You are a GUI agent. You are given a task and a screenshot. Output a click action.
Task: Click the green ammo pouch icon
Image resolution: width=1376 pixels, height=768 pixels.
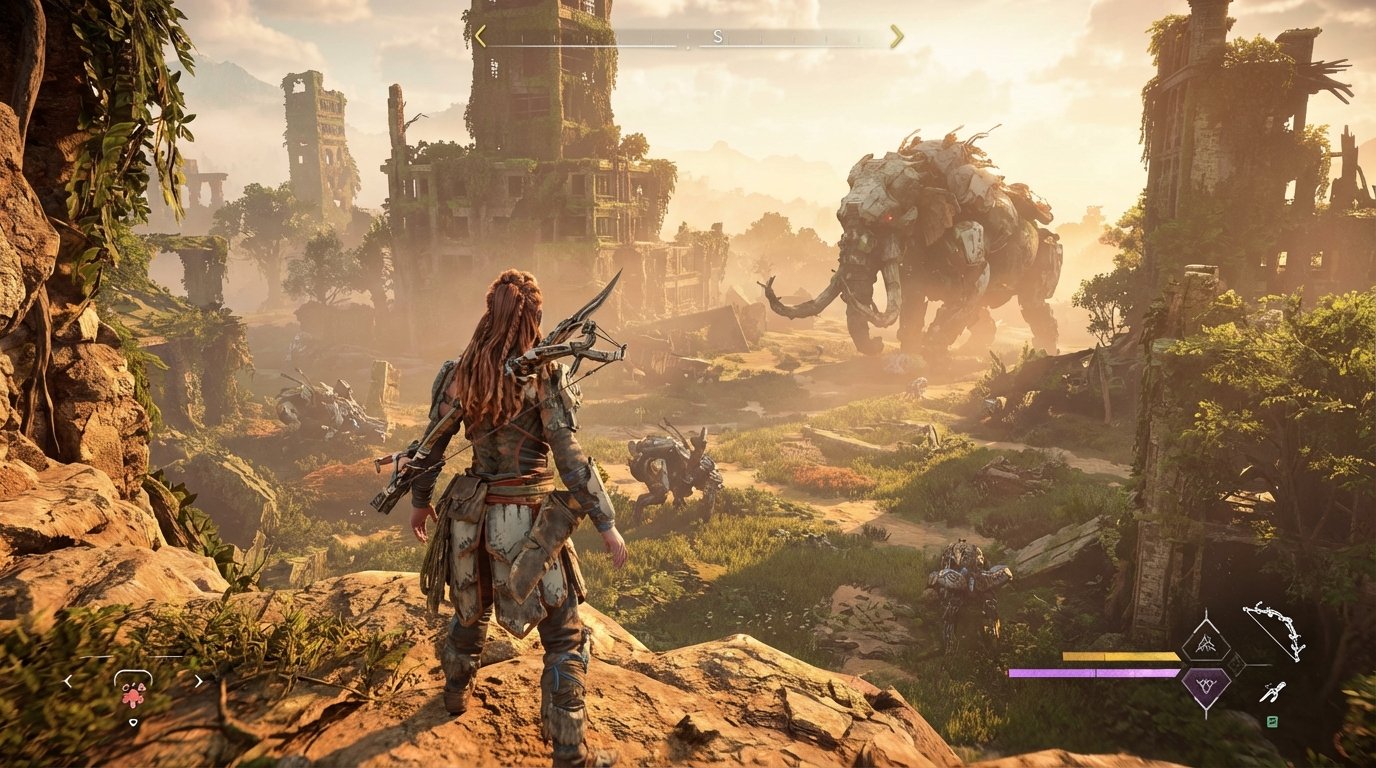1272,722
